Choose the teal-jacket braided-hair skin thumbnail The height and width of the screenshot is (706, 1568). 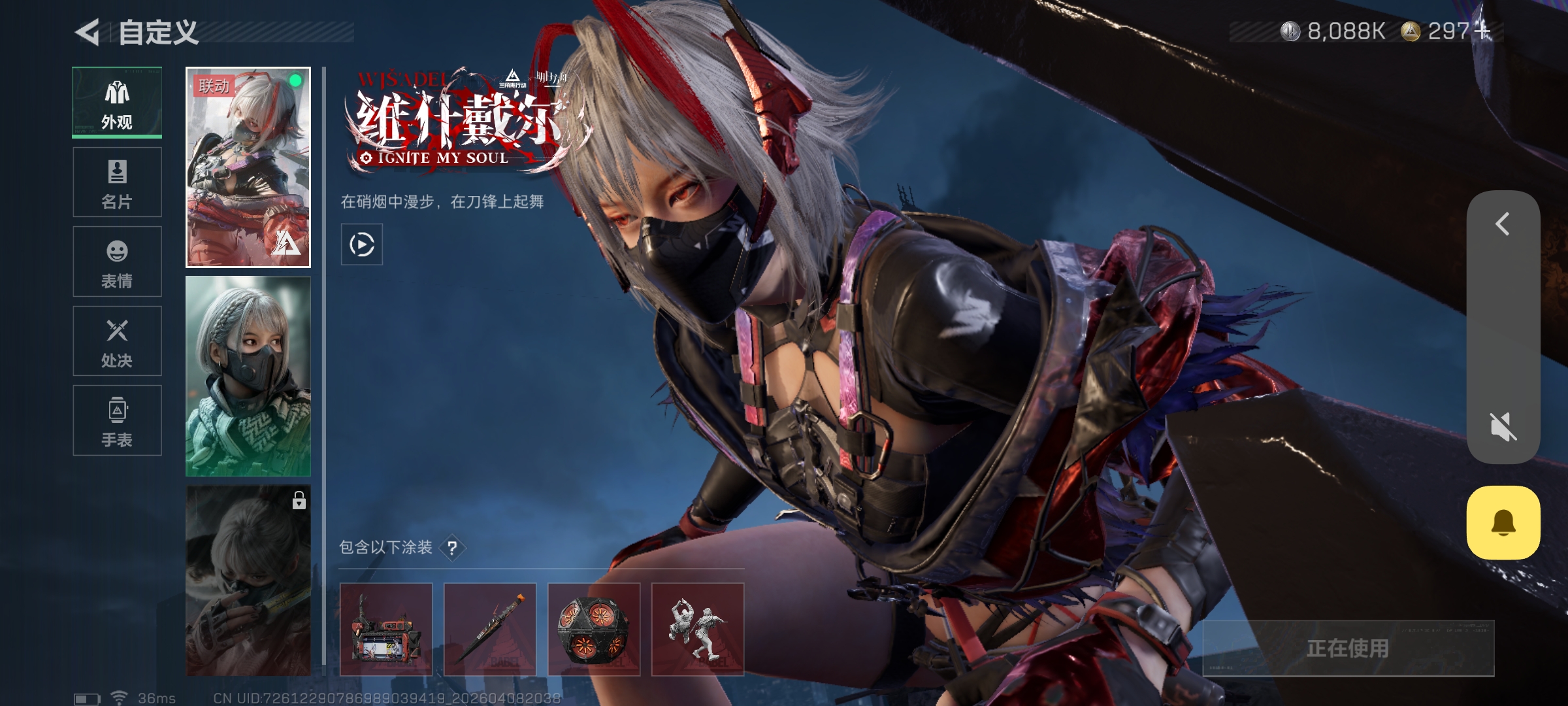pos(248,376)
